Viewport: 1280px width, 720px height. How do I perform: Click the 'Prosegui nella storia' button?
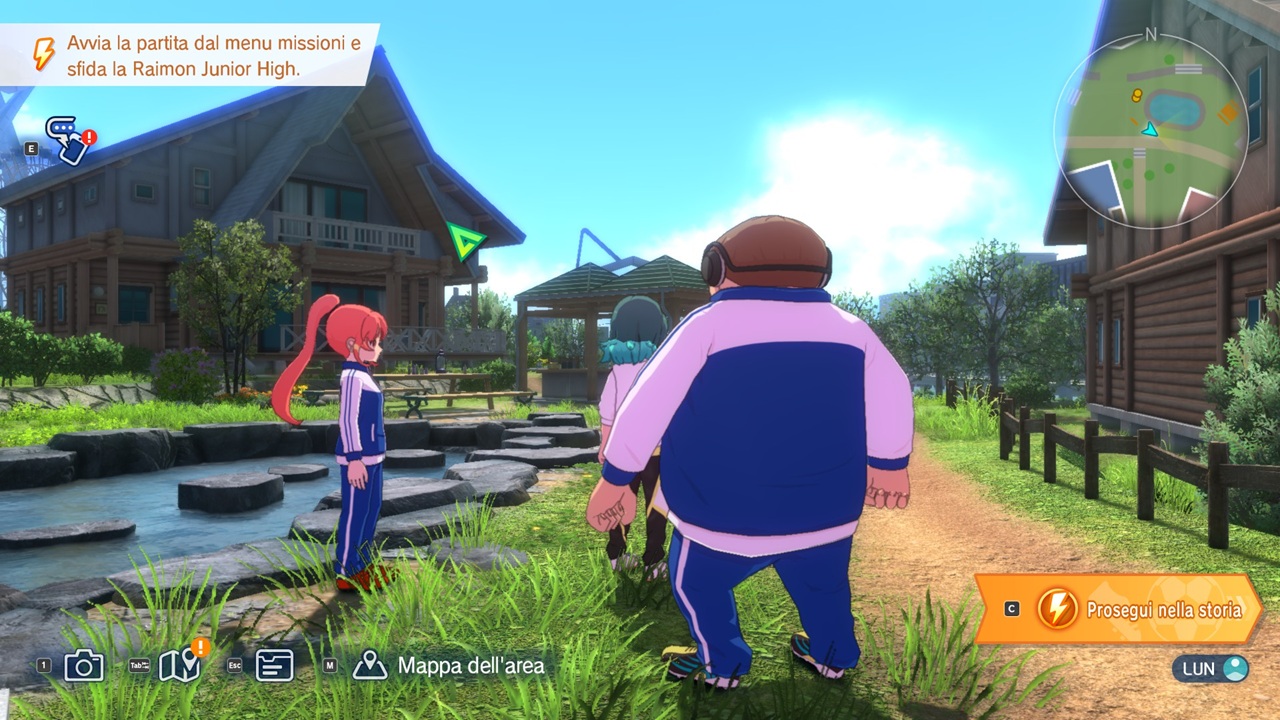1120,609
